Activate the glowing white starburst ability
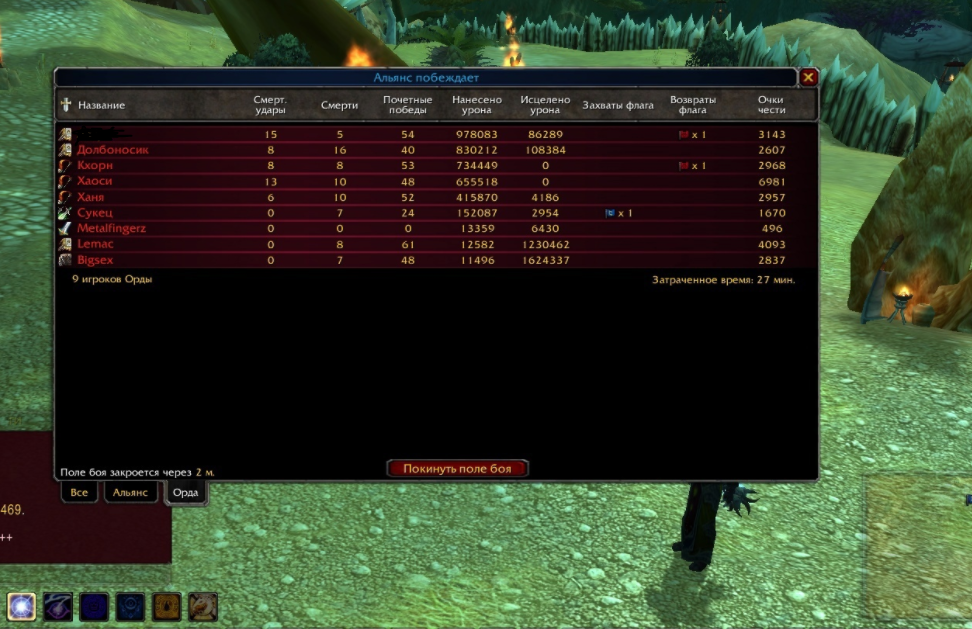Image resolution: width=972 pixels, height=629 pixels. (22, 606)
